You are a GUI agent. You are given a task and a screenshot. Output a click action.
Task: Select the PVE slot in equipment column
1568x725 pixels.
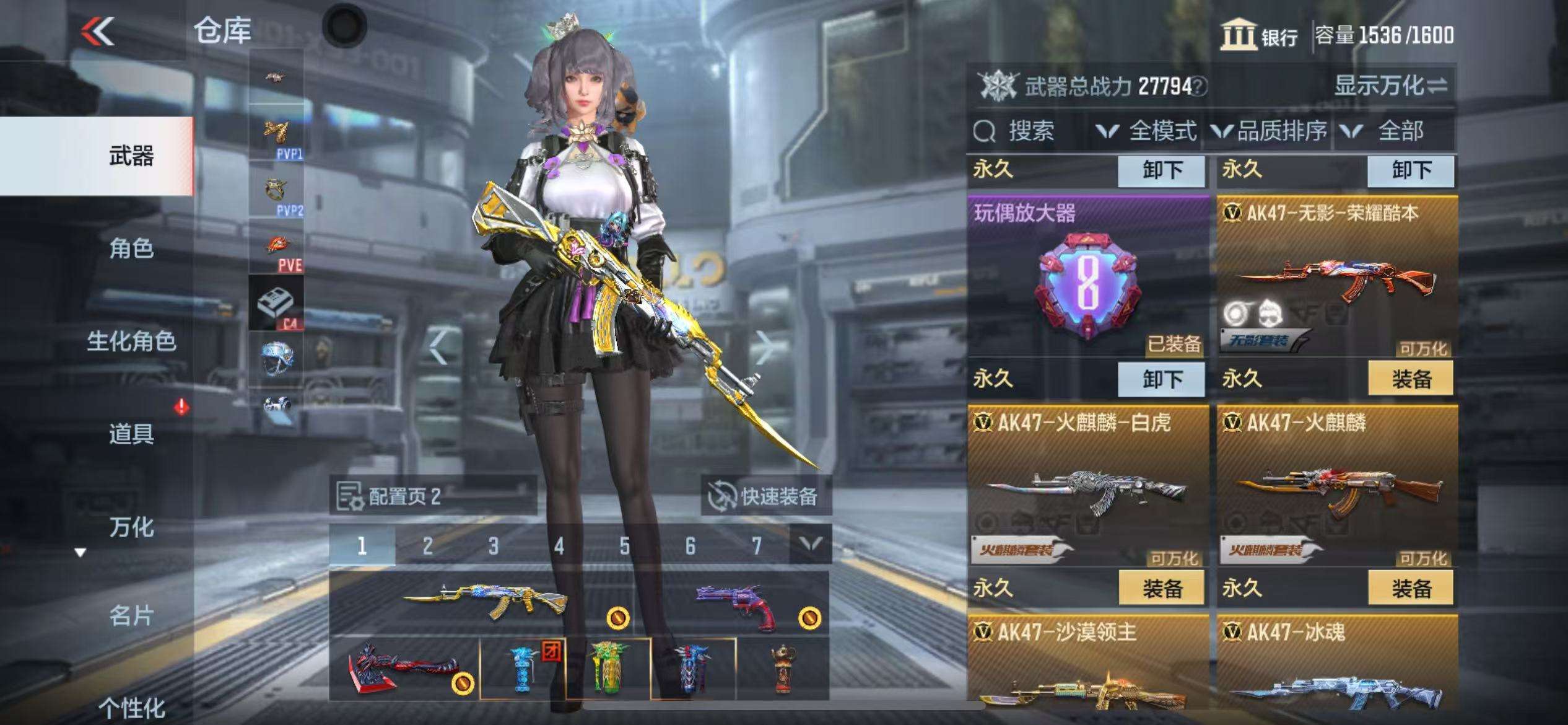(276, 247)
